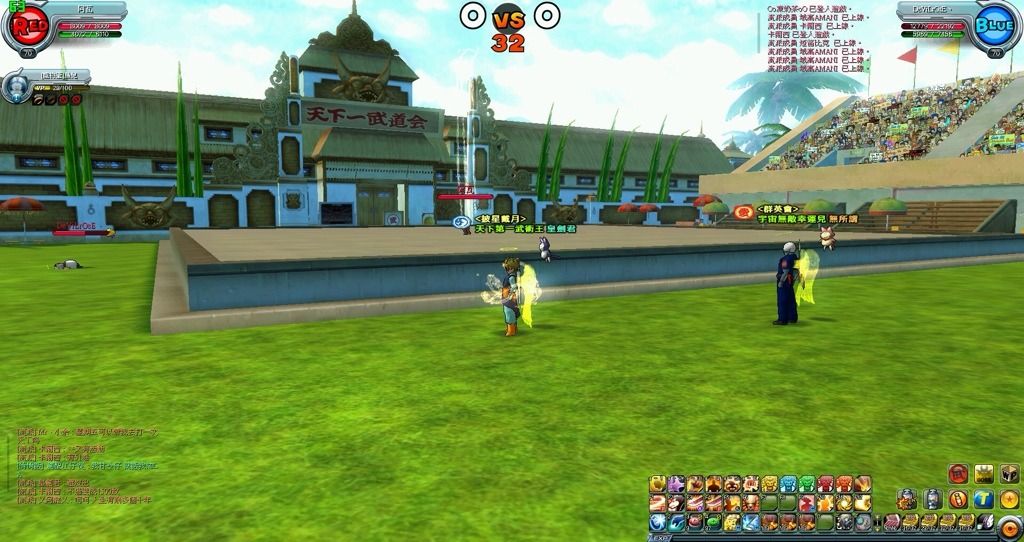Open the WP box icon
Screen dimensions: 1024x542
tap(1008, 474)
